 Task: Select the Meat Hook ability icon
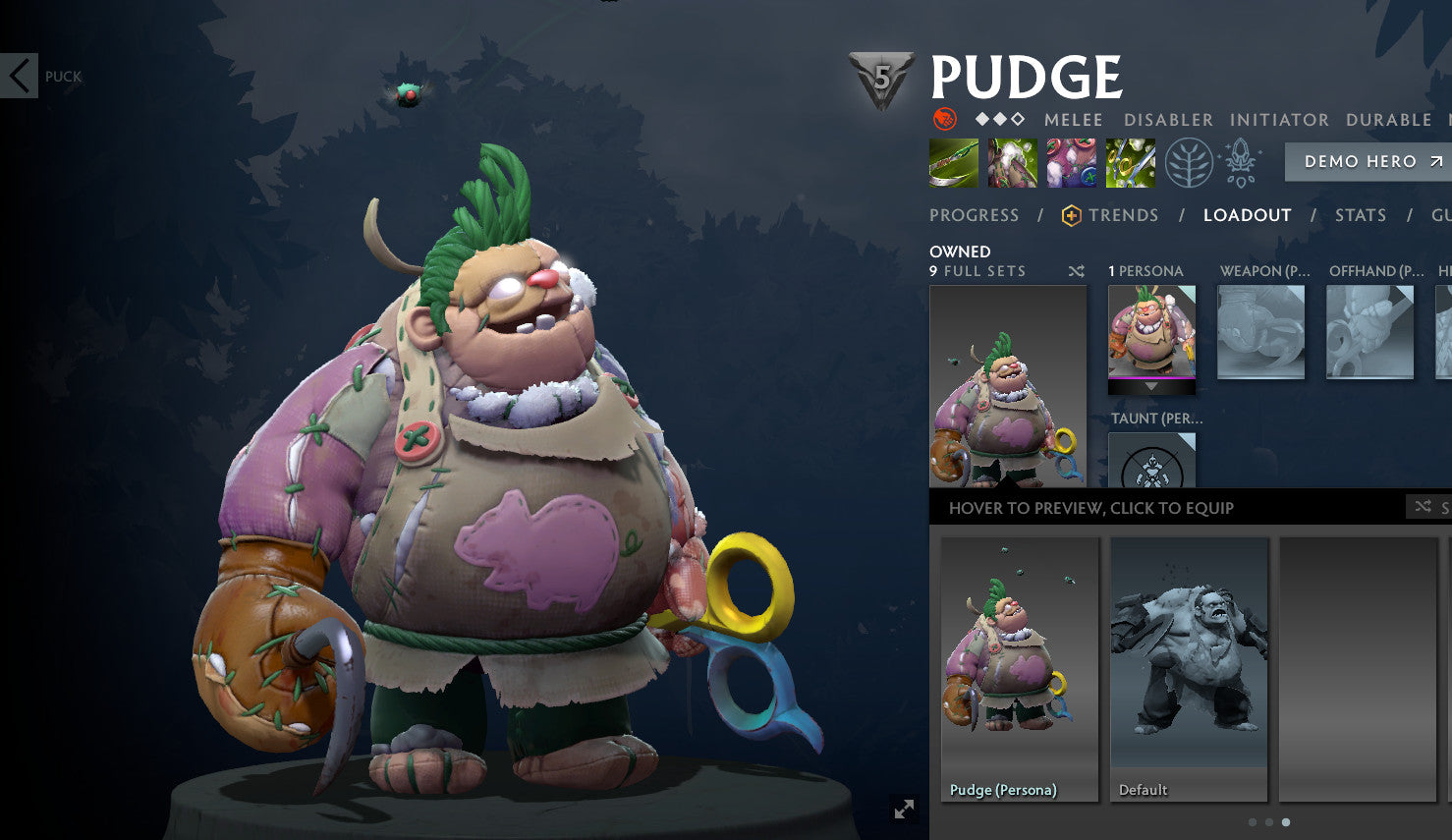pyautogui.click(x=954, y=163)
